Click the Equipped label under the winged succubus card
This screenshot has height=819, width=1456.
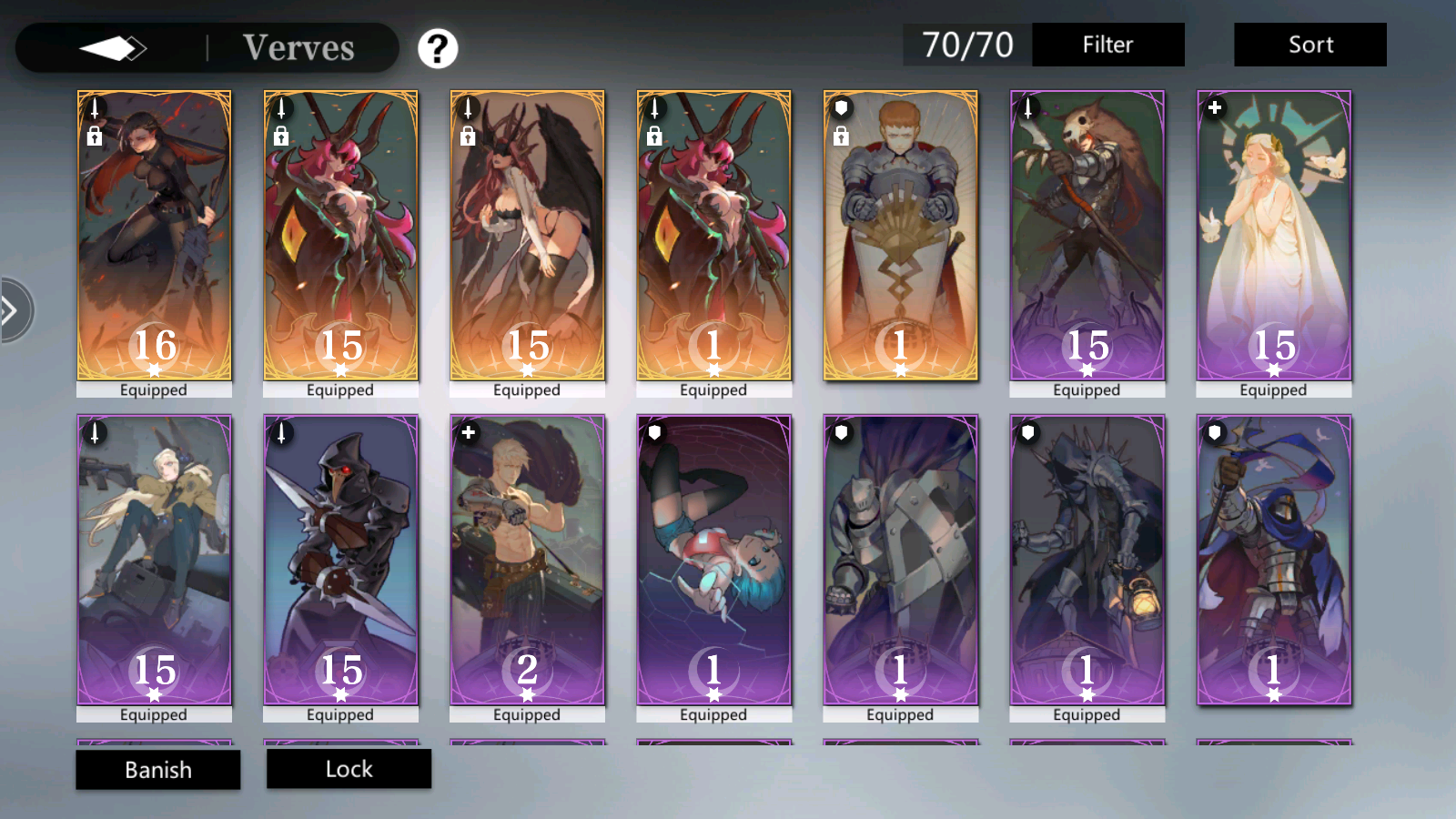(527, 389)
